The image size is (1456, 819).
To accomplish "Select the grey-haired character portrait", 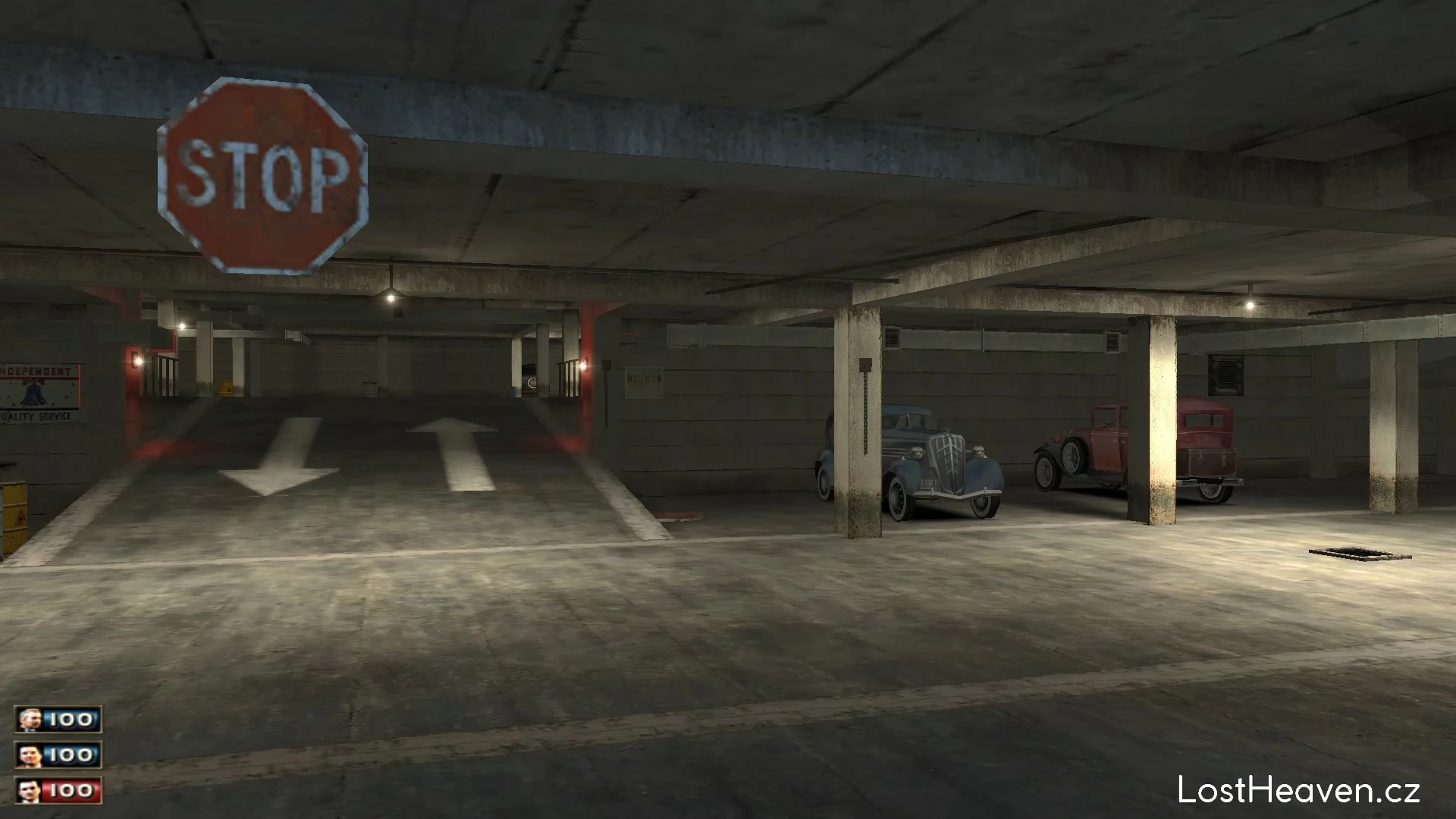I will click(x=30, y=720).
